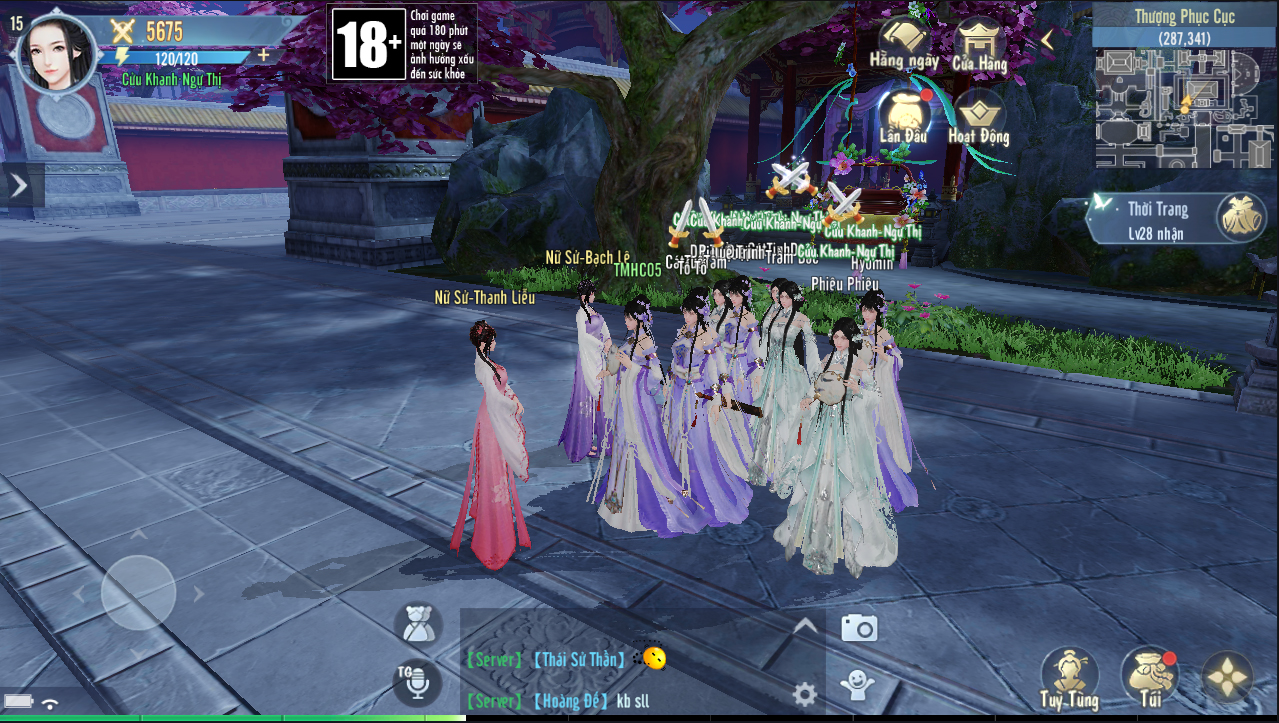This screenshot has width=1279, height=723.
Task: Activate the microphone voice chat button
Action: [417, 682]
